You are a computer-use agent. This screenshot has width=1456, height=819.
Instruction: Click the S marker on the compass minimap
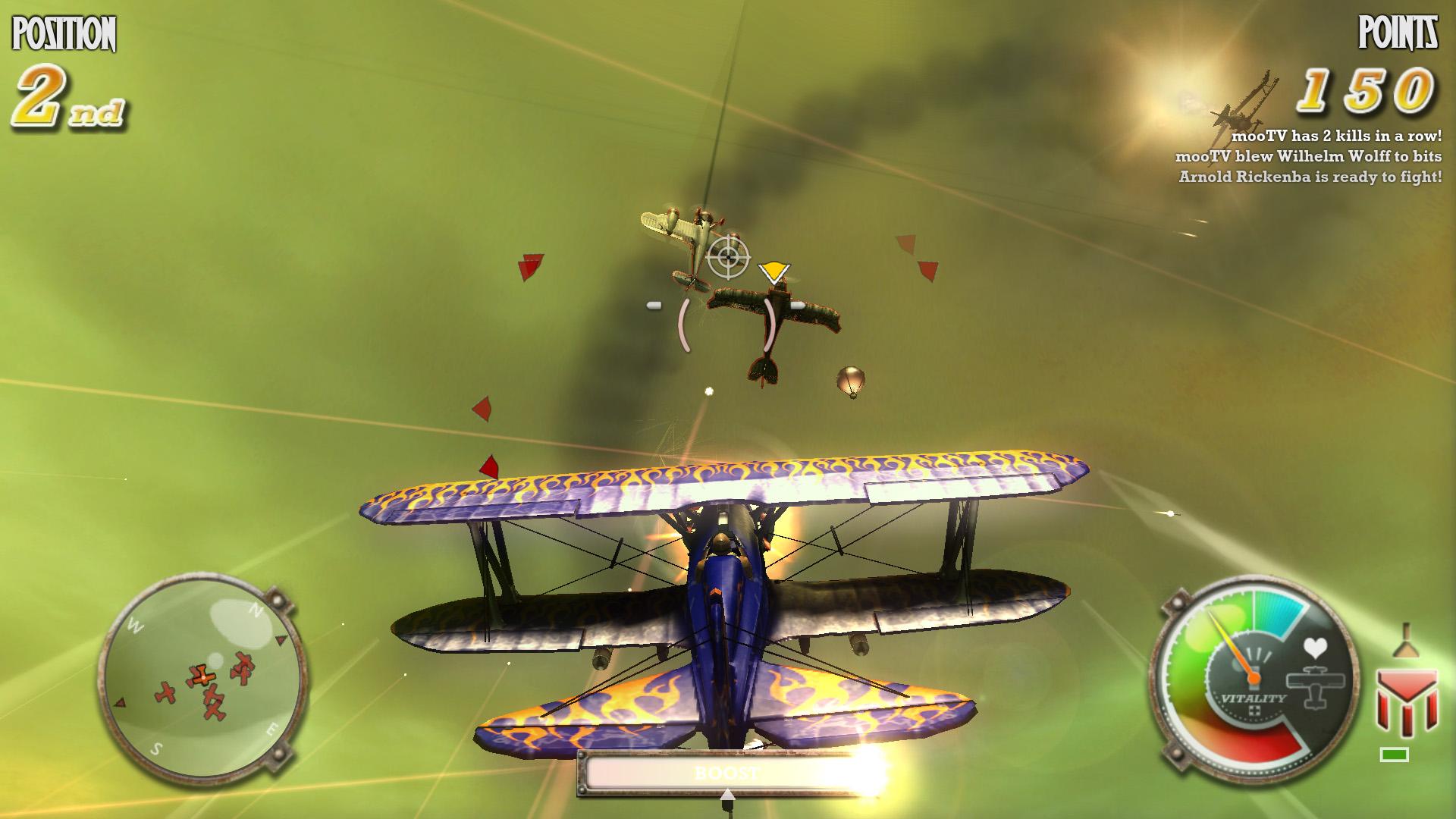pos(155,748)
